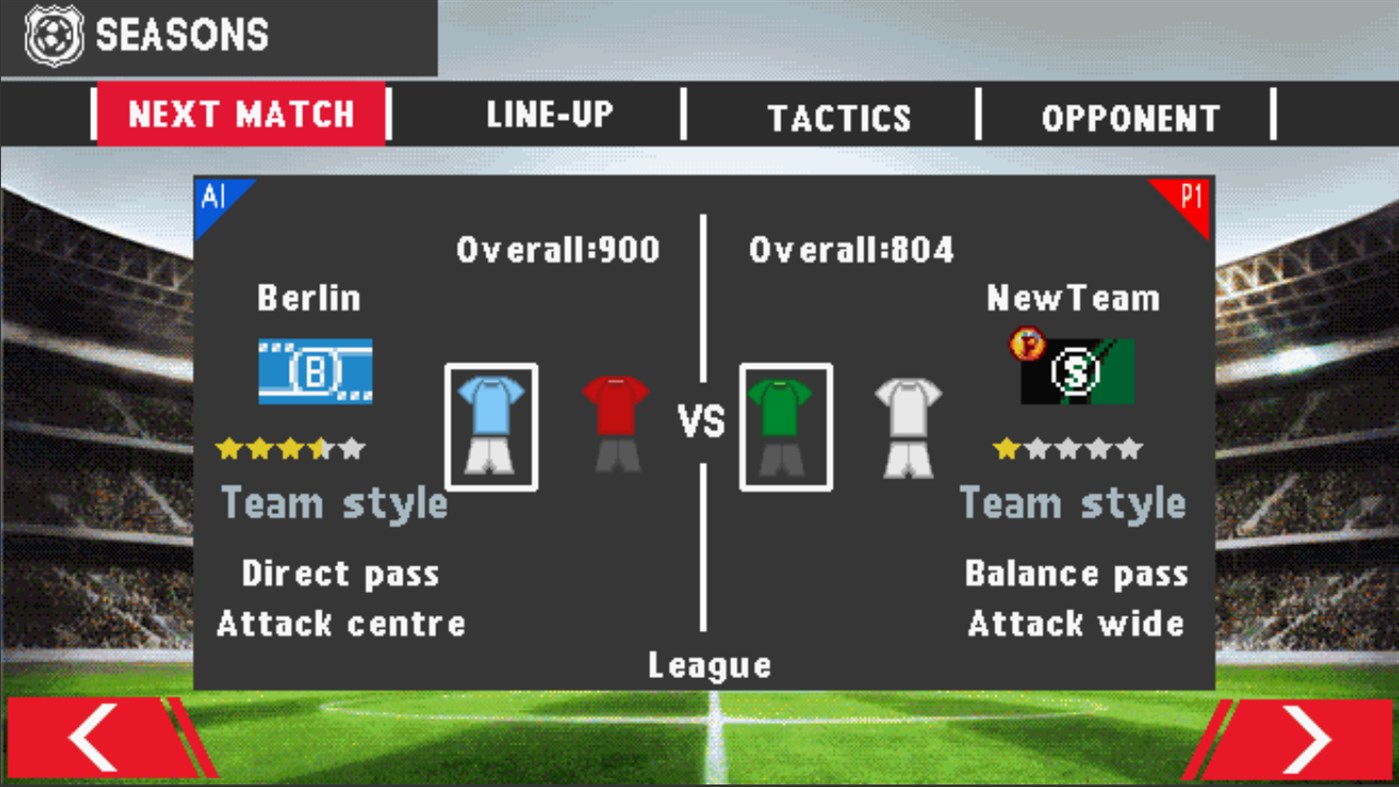Toggle NewTeam's Attack wide setting

click(1078, 623)
